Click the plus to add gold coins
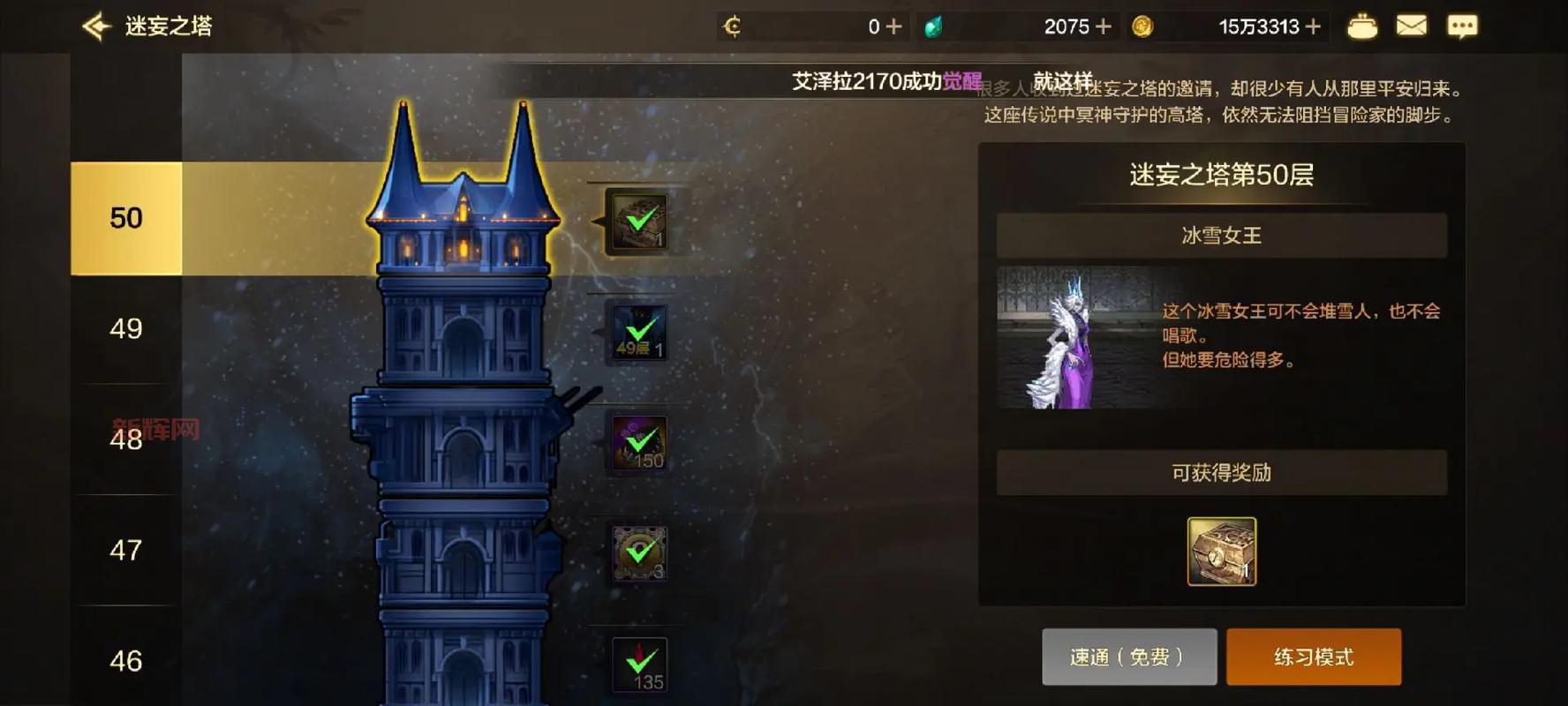The image size is (1568, 706). [x=1315, y=26]
